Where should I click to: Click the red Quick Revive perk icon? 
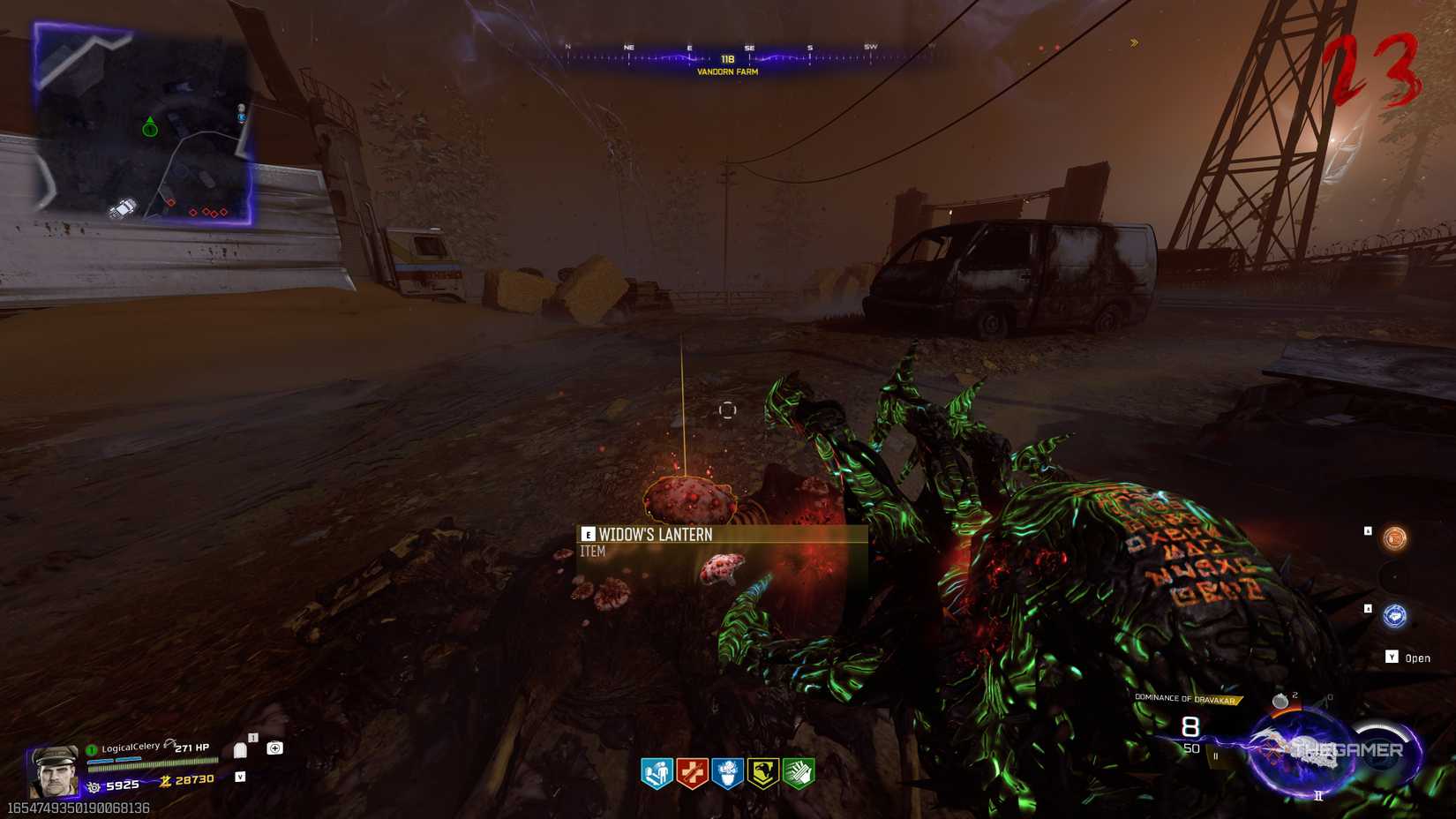click(x=692, y=768)
